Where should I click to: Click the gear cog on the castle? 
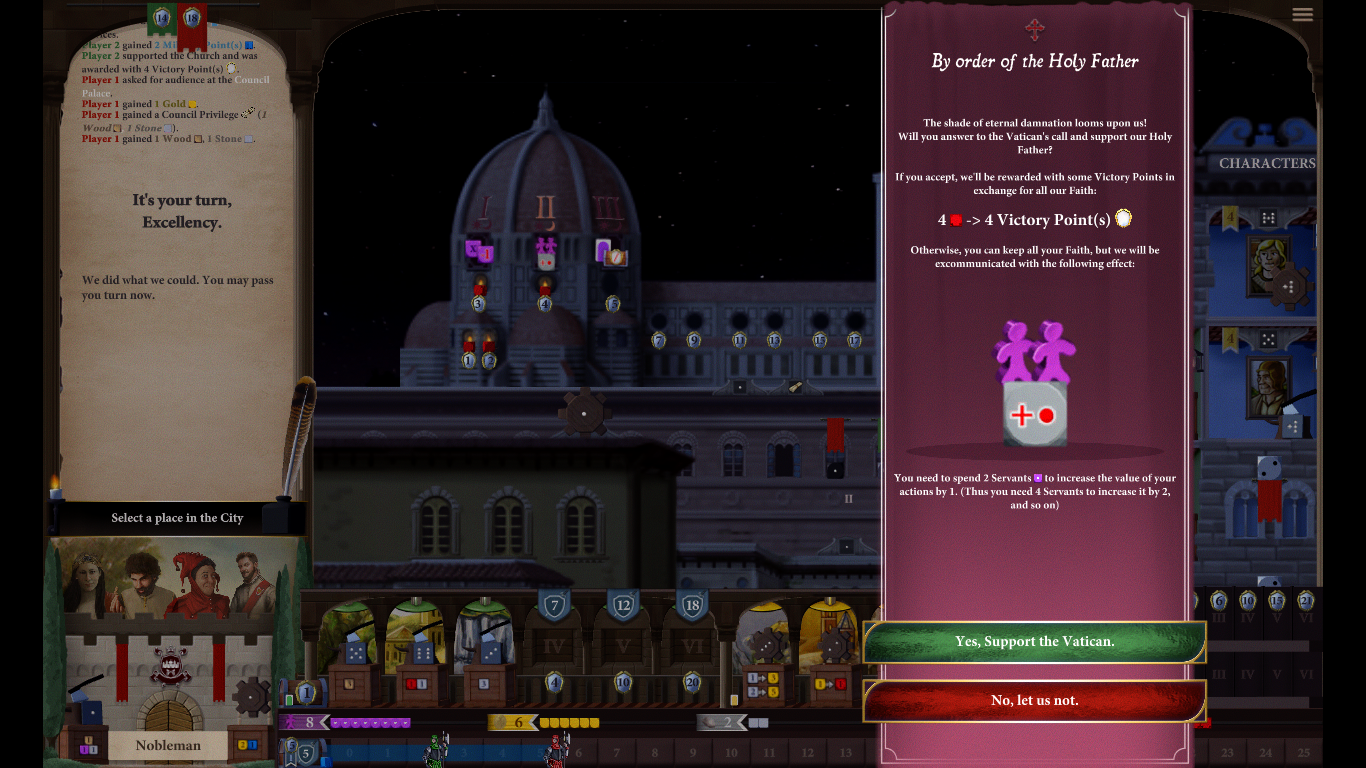250,695
